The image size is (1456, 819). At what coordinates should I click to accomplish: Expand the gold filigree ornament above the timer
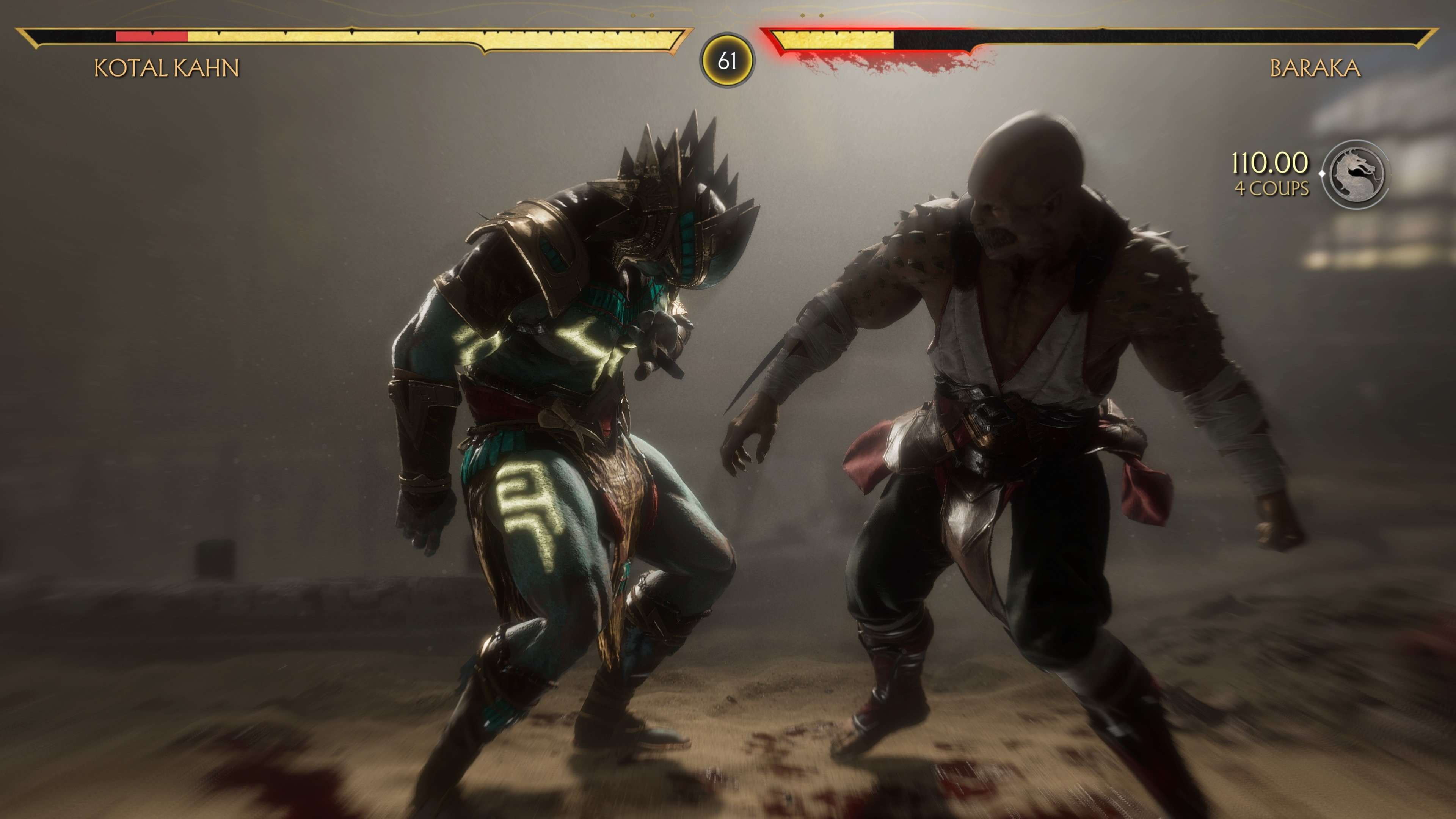click(728, 11)
